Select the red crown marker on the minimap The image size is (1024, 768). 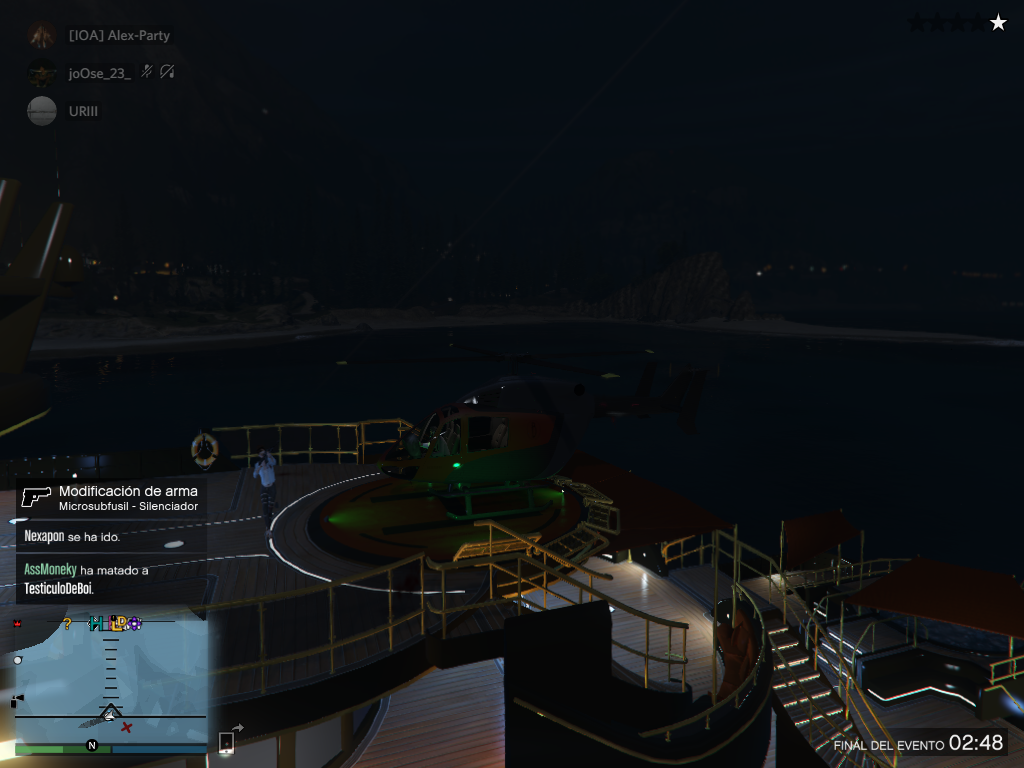pos(17,624)
